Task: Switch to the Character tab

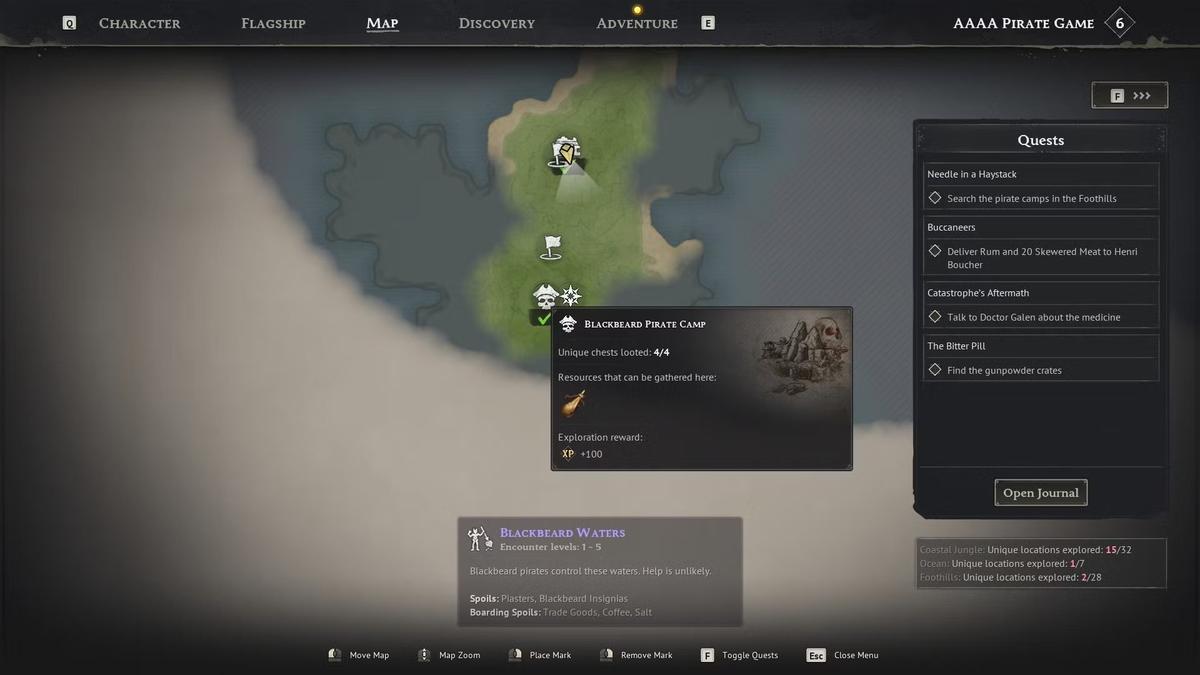Action: pyautogui.click(x=139, y=23)
